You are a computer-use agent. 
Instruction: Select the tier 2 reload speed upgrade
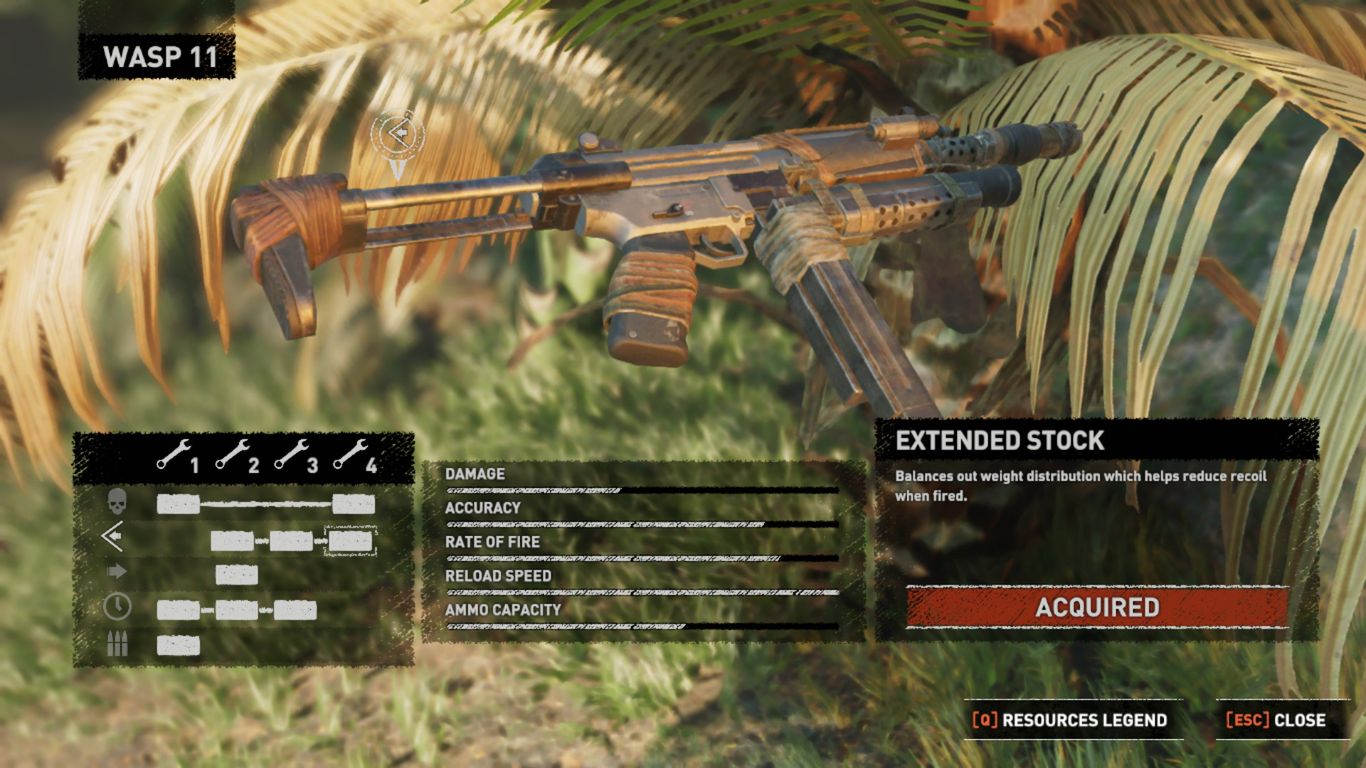[237, 609]
